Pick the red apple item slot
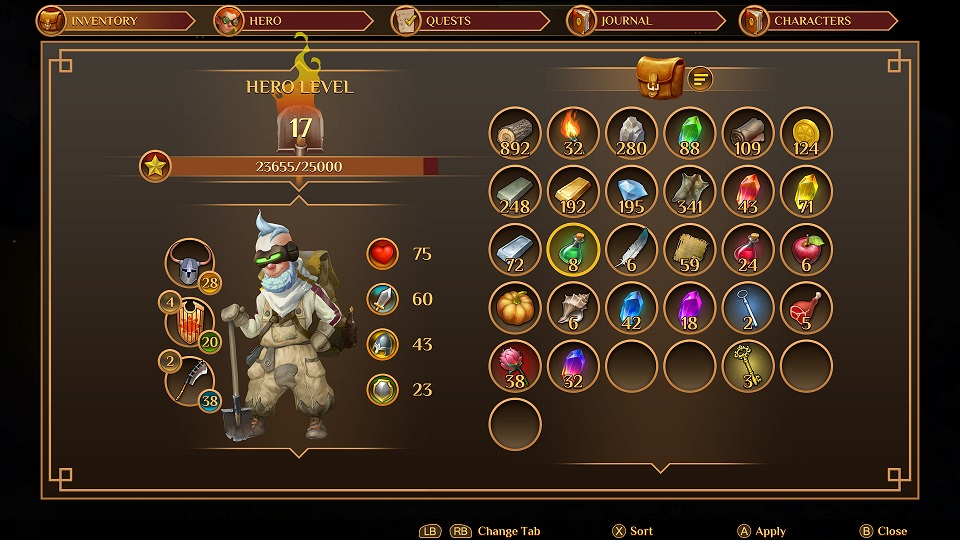 click(806, 250)
